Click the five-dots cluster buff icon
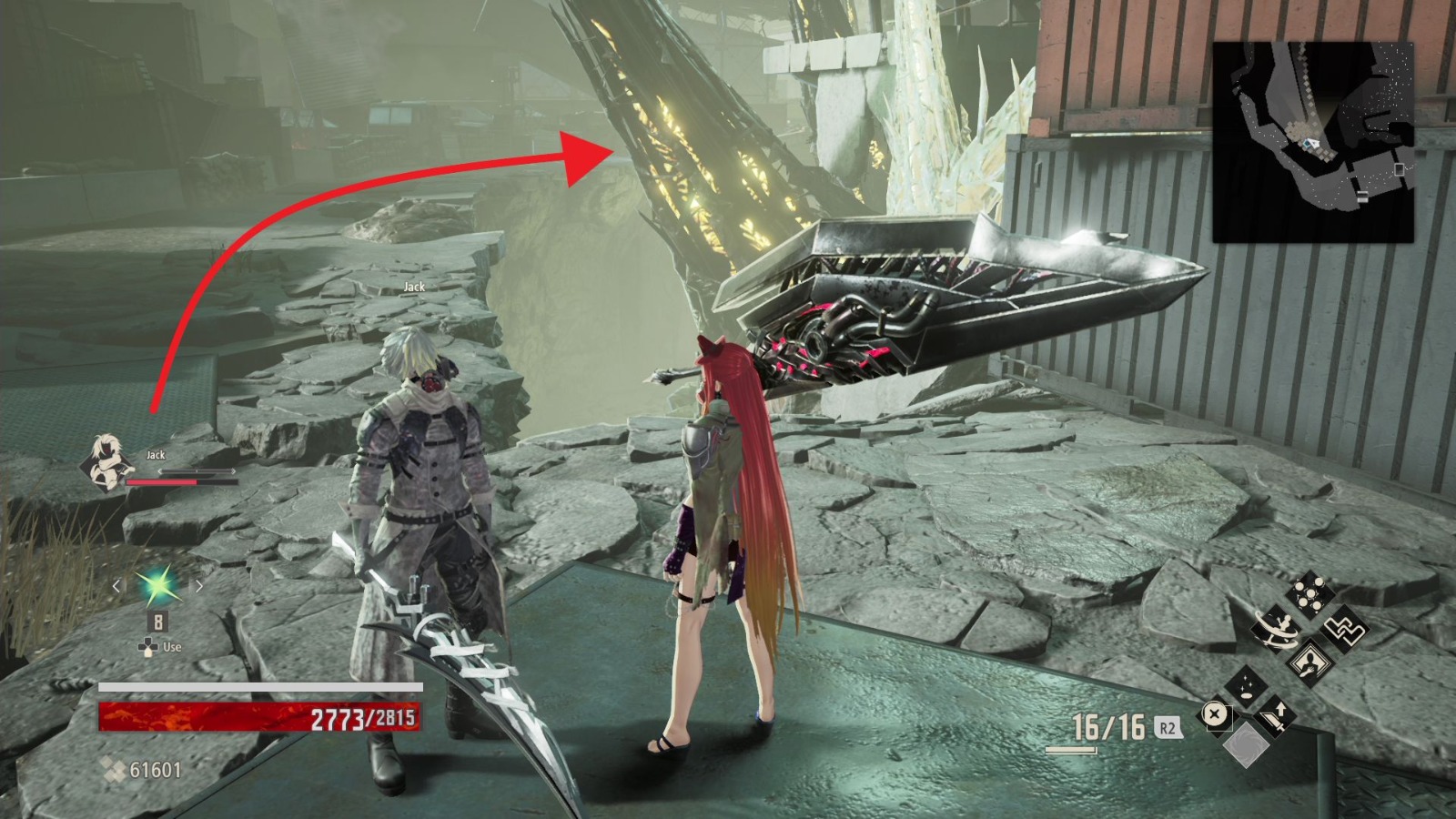The image size is (1456, 819). tap(1309, 593)
